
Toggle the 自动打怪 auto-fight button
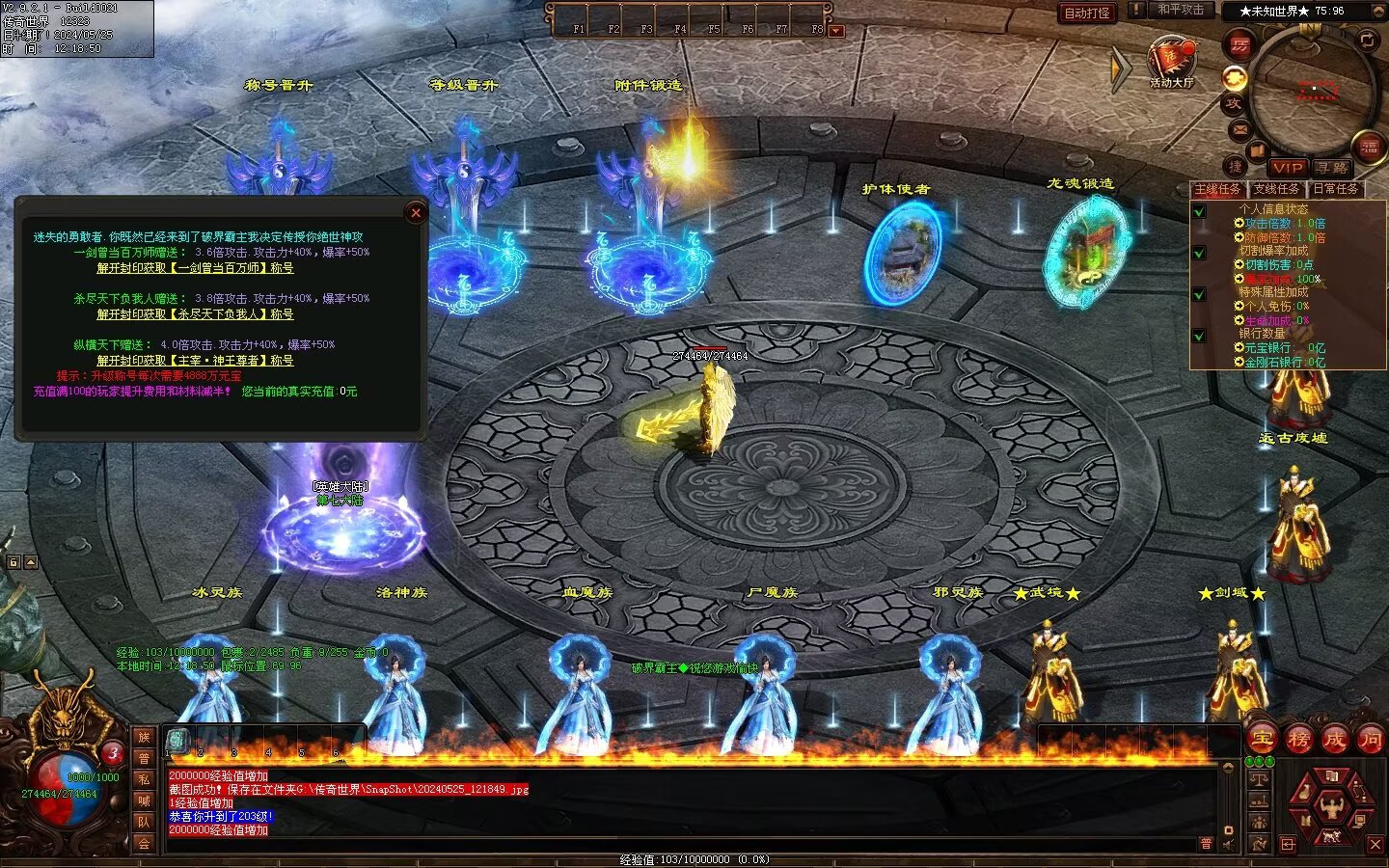[x=1087, y=13]
